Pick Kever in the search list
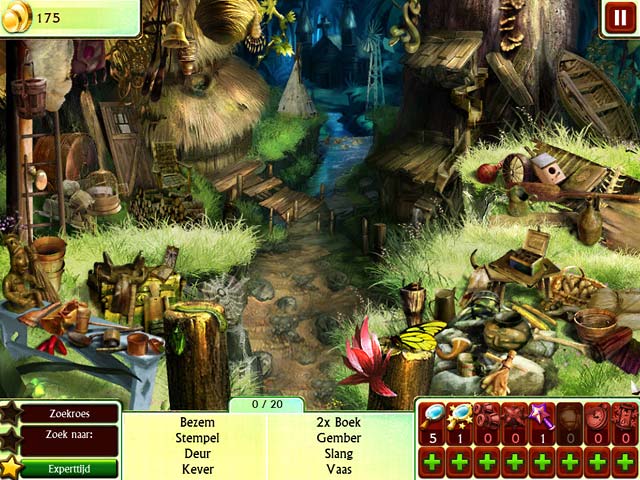The image size is (640, 480). pos(197,469)
